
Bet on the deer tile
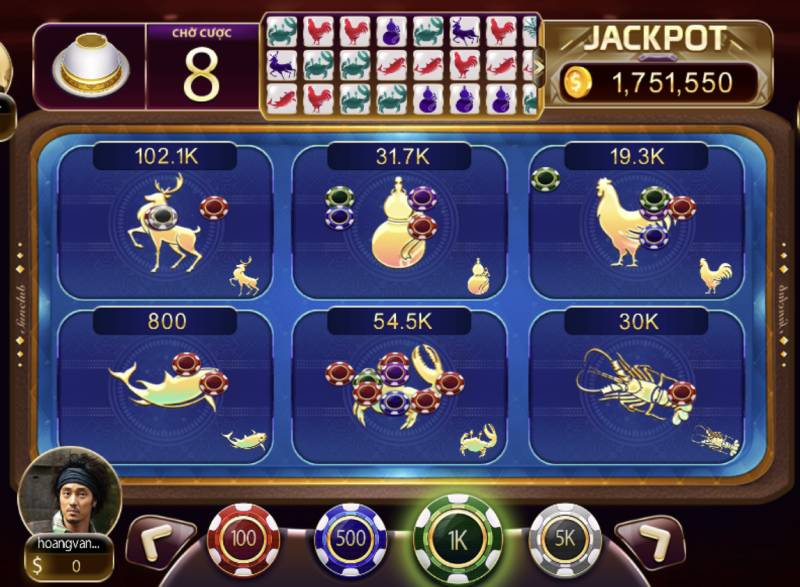coord(165,225)
